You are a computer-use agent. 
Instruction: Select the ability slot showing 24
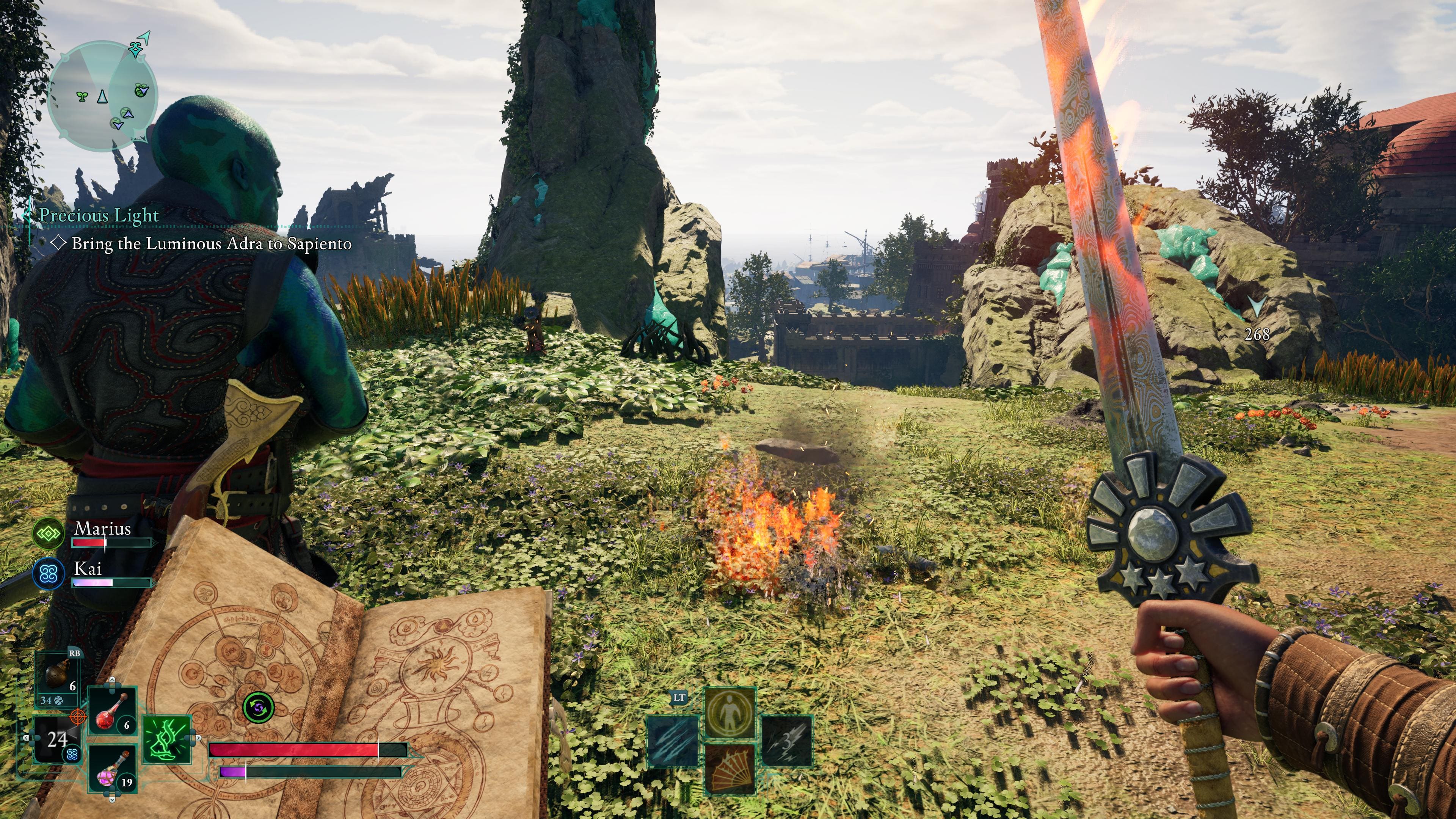click(56, 739)
